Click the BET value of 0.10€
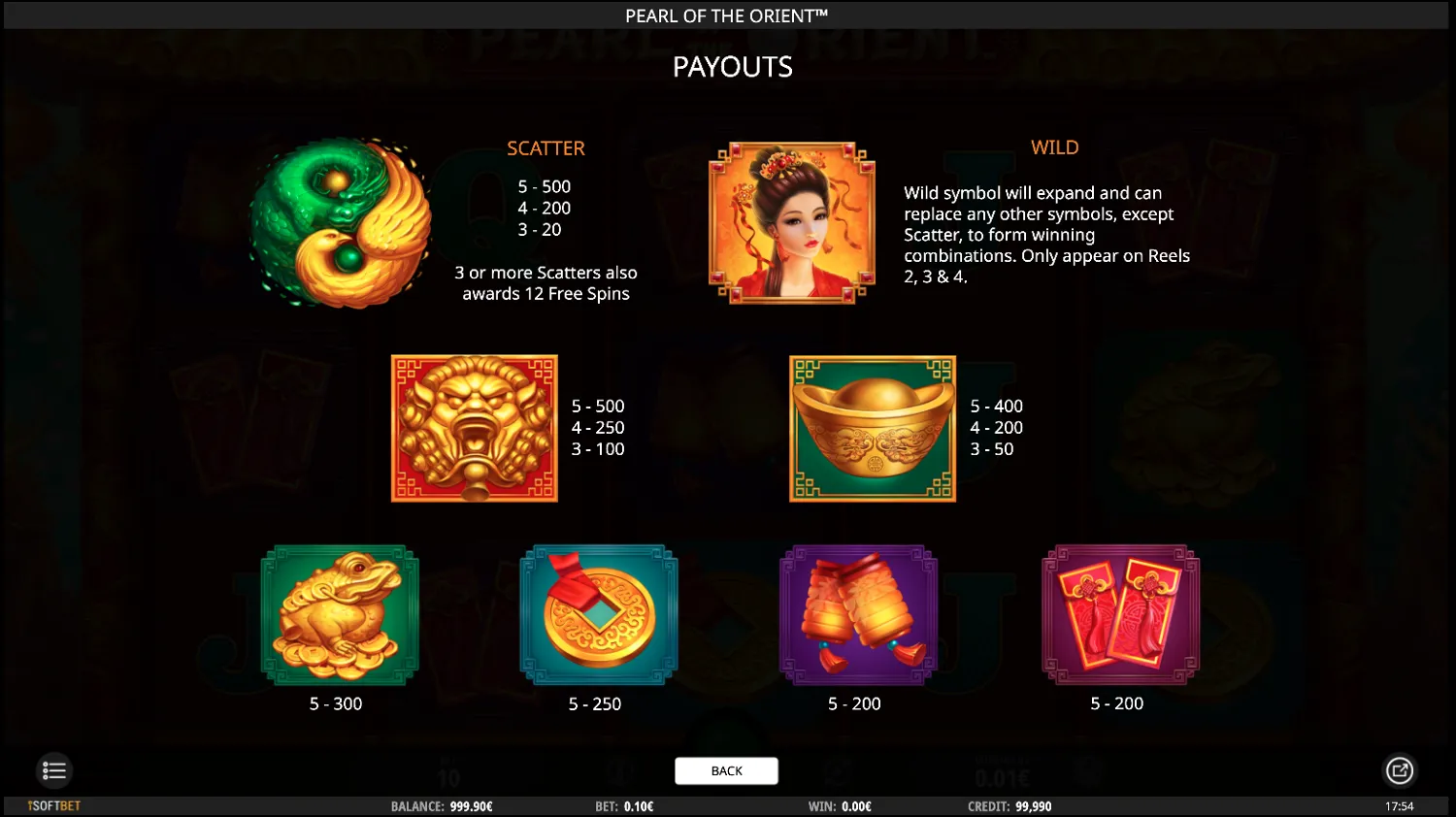Image resolution: width=1456 pixels, height=817 pixels. (x=625, y=805)
